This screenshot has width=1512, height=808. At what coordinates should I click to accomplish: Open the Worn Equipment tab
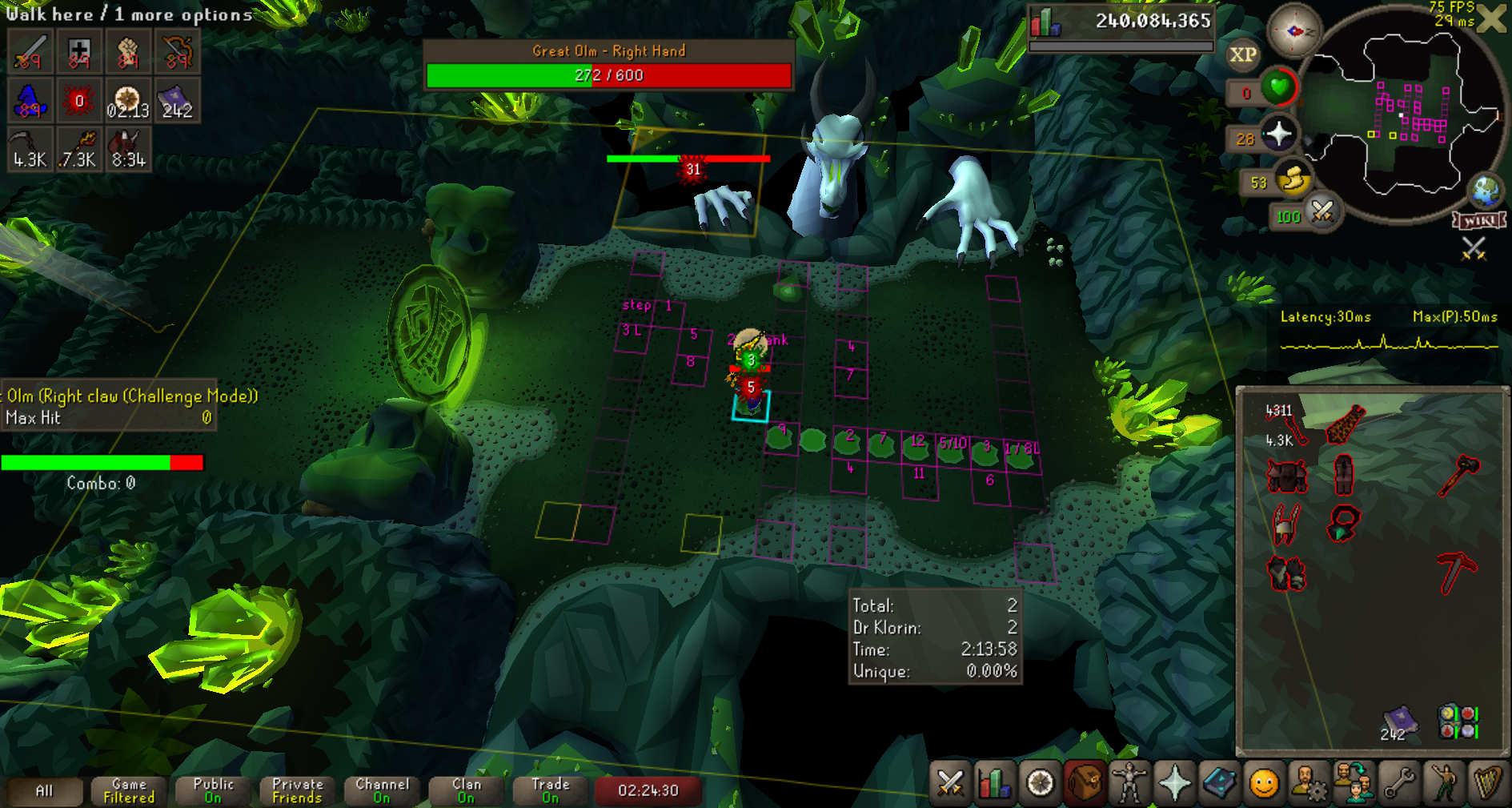click(x=1129, y=783)
